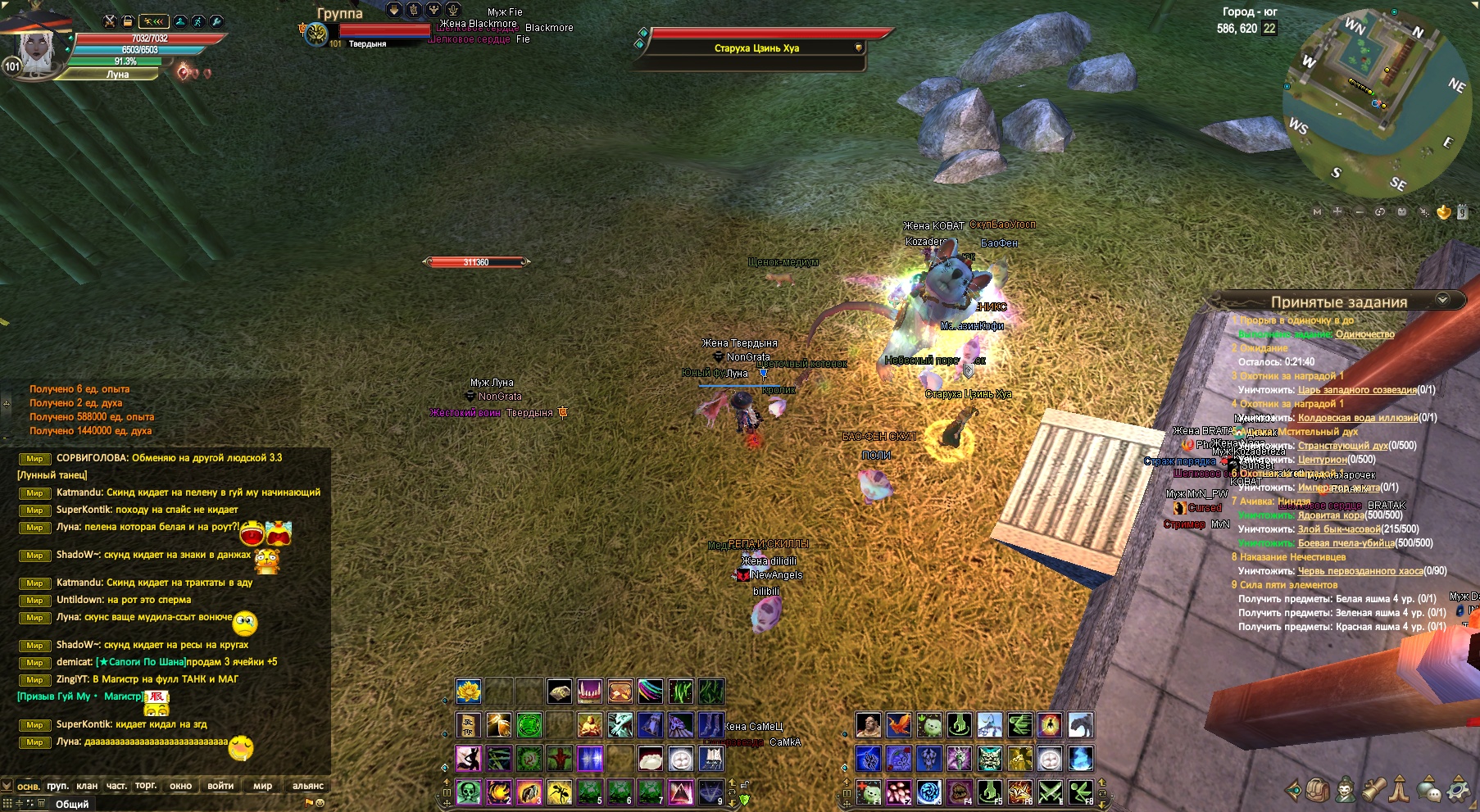The width and height of the screenshot is (1480, 812).
Task: Select the "мир" world chat tab
Action: coord(262,786)
